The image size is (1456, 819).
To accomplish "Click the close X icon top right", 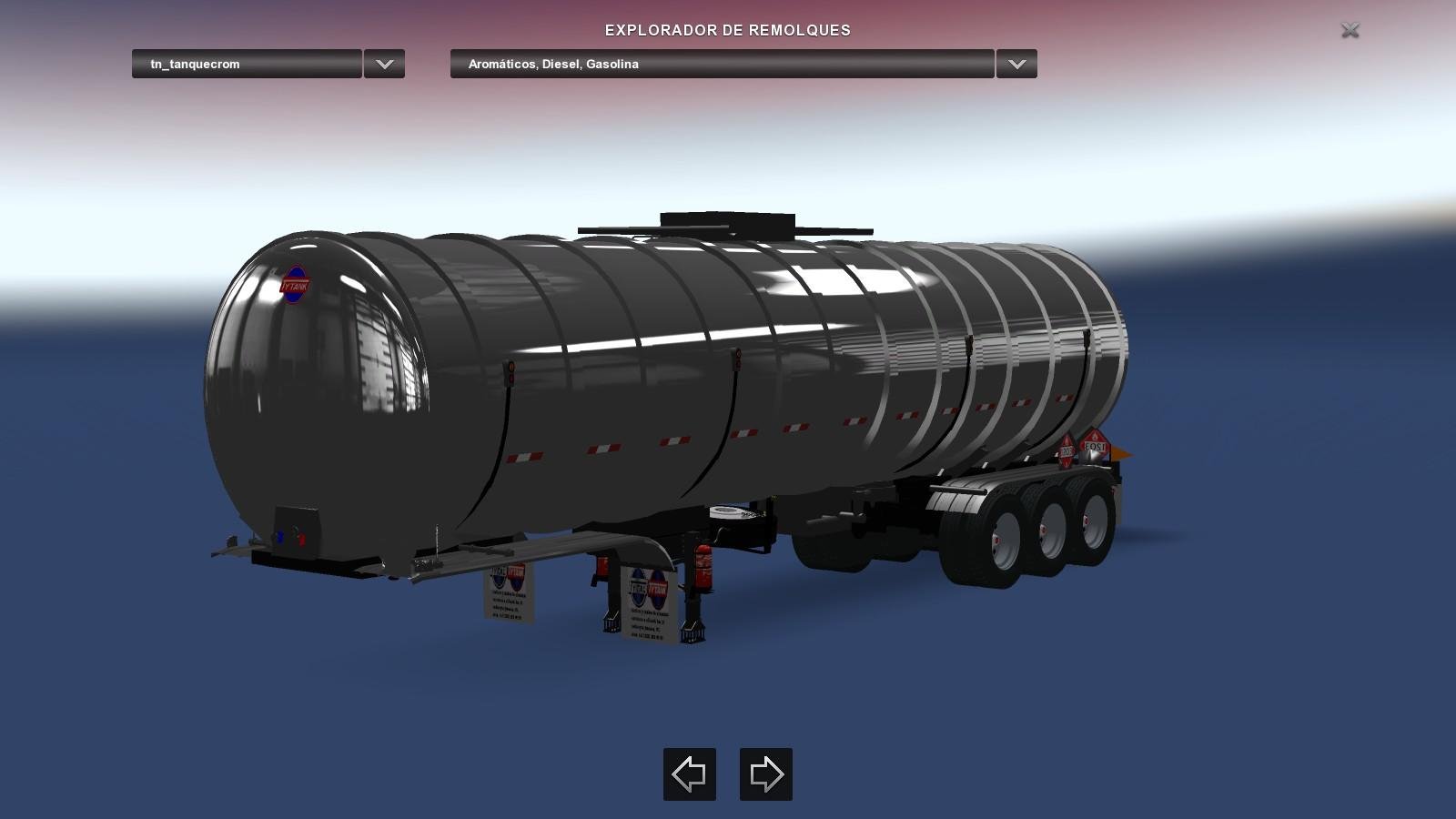I will pos(1350,30).
